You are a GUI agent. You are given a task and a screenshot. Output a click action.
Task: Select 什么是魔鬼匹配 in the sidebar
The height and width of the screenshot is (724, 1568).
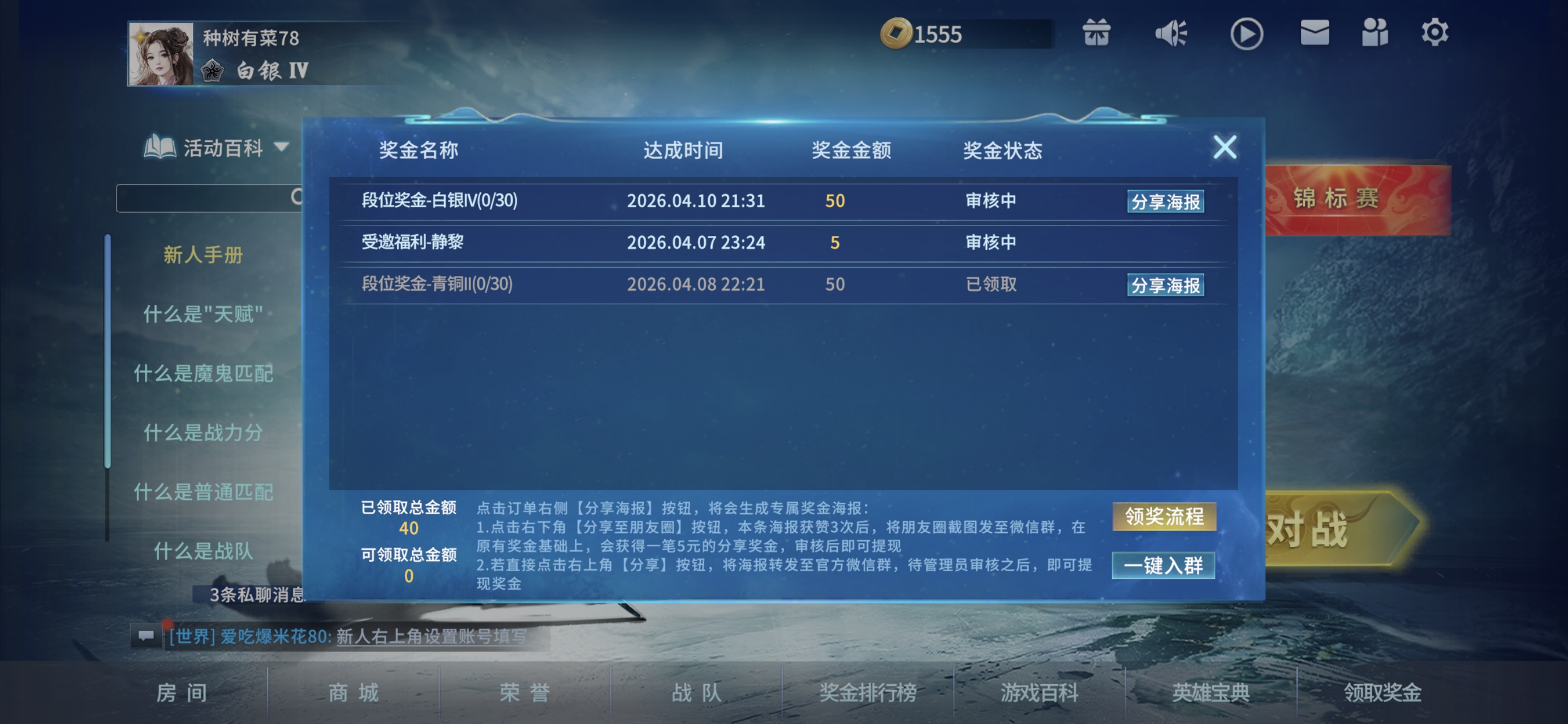[x=205, y=374]
